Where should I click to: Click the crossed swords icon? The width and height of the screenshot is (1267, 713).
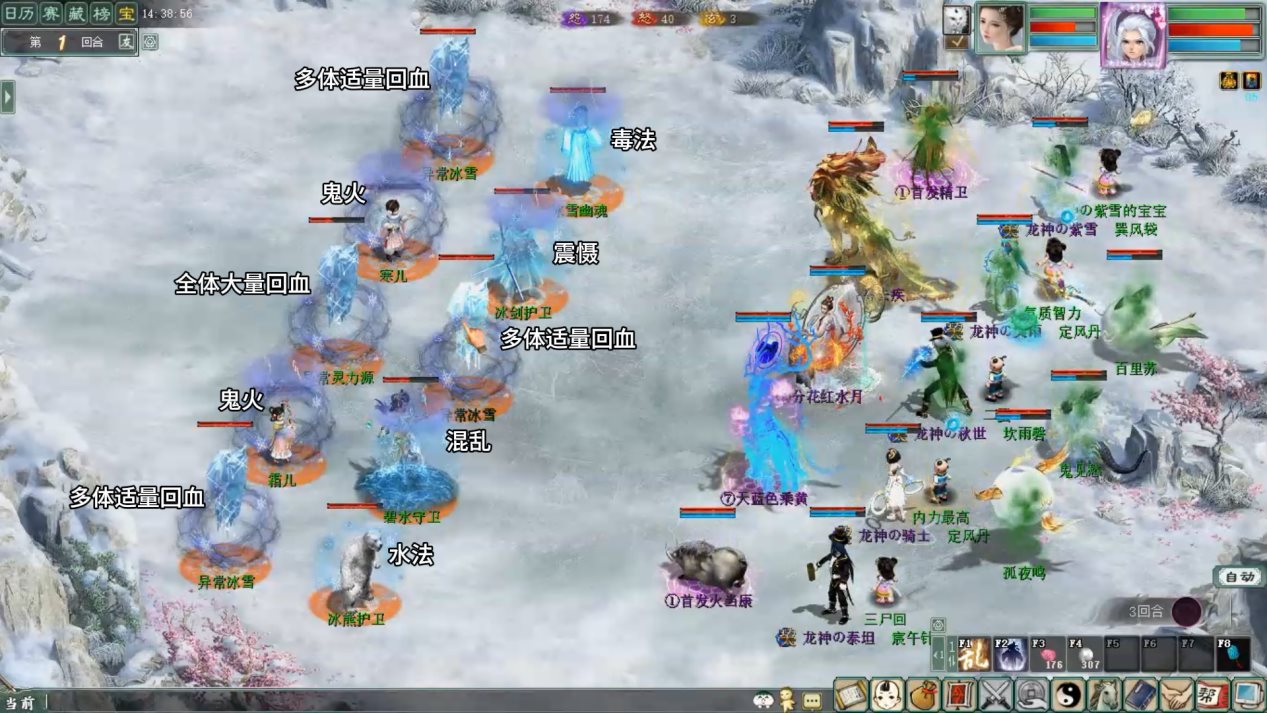click(996, 694)
